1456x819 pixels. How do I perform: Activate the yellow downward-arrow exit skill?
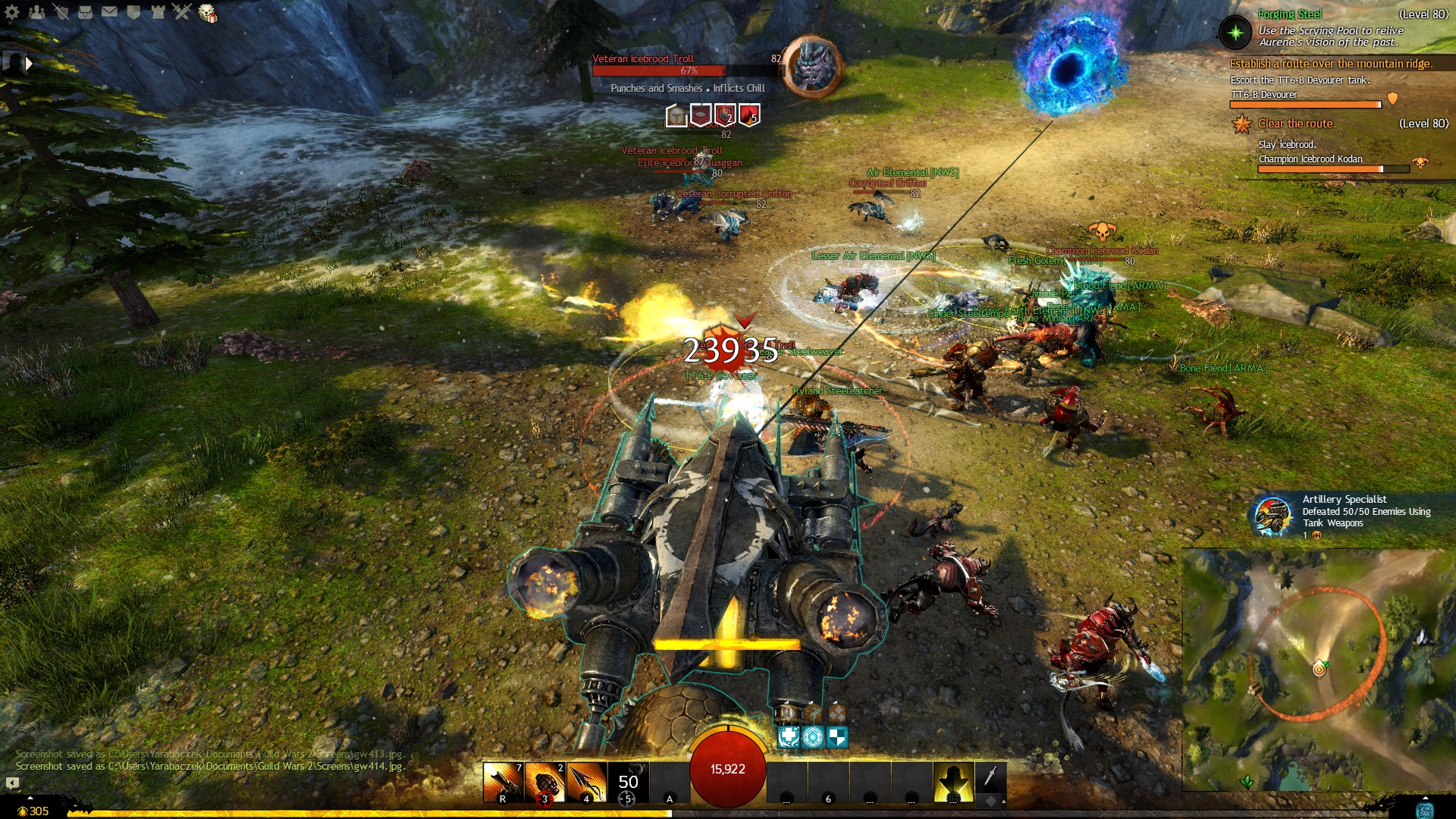953,783
